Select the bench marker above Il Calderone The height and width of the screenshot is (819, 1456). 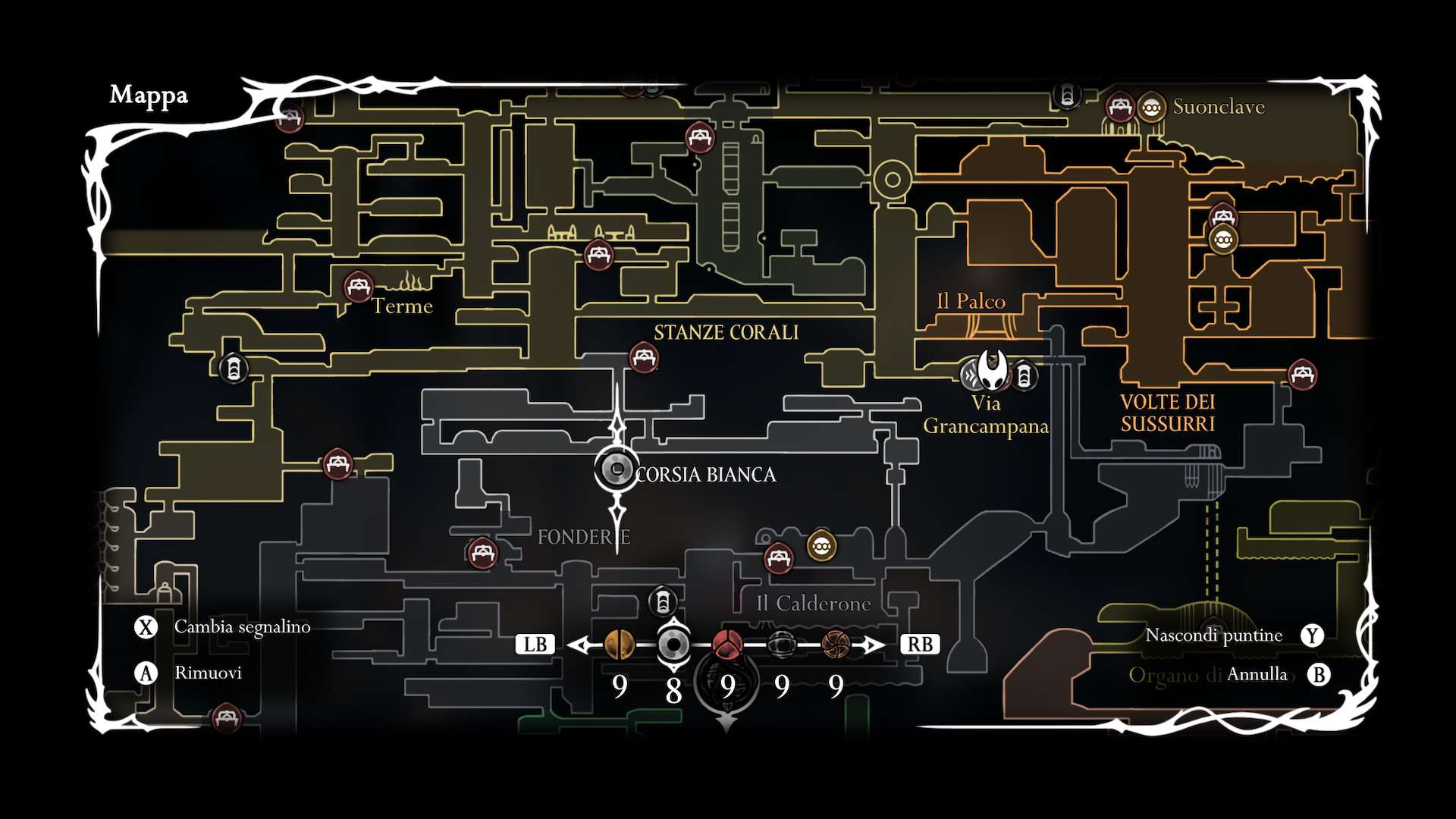[x=779, y=559]
